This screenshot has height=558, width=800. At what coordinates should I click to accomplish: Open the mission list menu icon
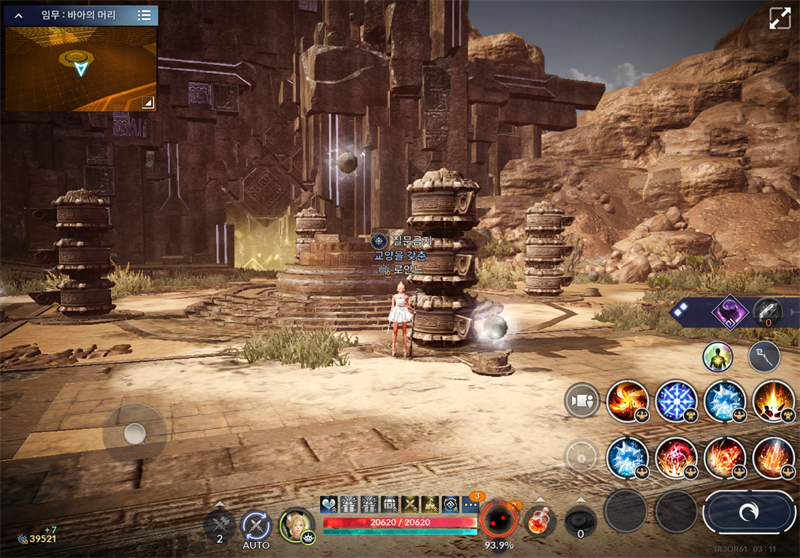[144, 15]
